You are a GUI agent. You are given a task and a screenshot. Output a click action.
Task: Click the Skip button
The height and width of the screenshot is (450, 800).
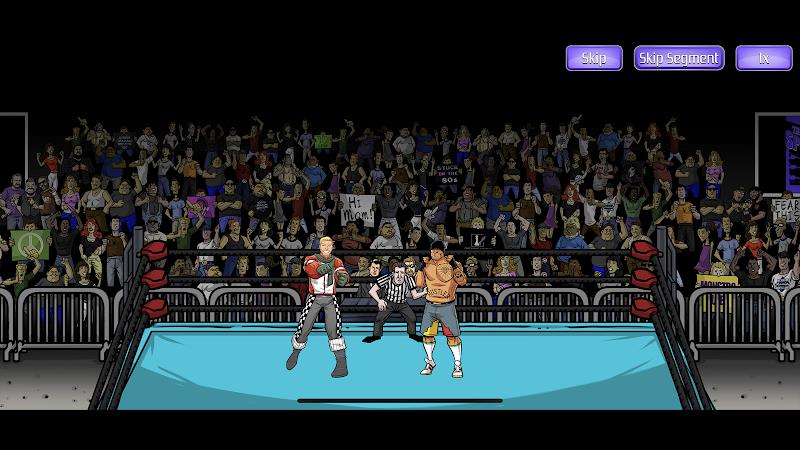click(594, 58)
